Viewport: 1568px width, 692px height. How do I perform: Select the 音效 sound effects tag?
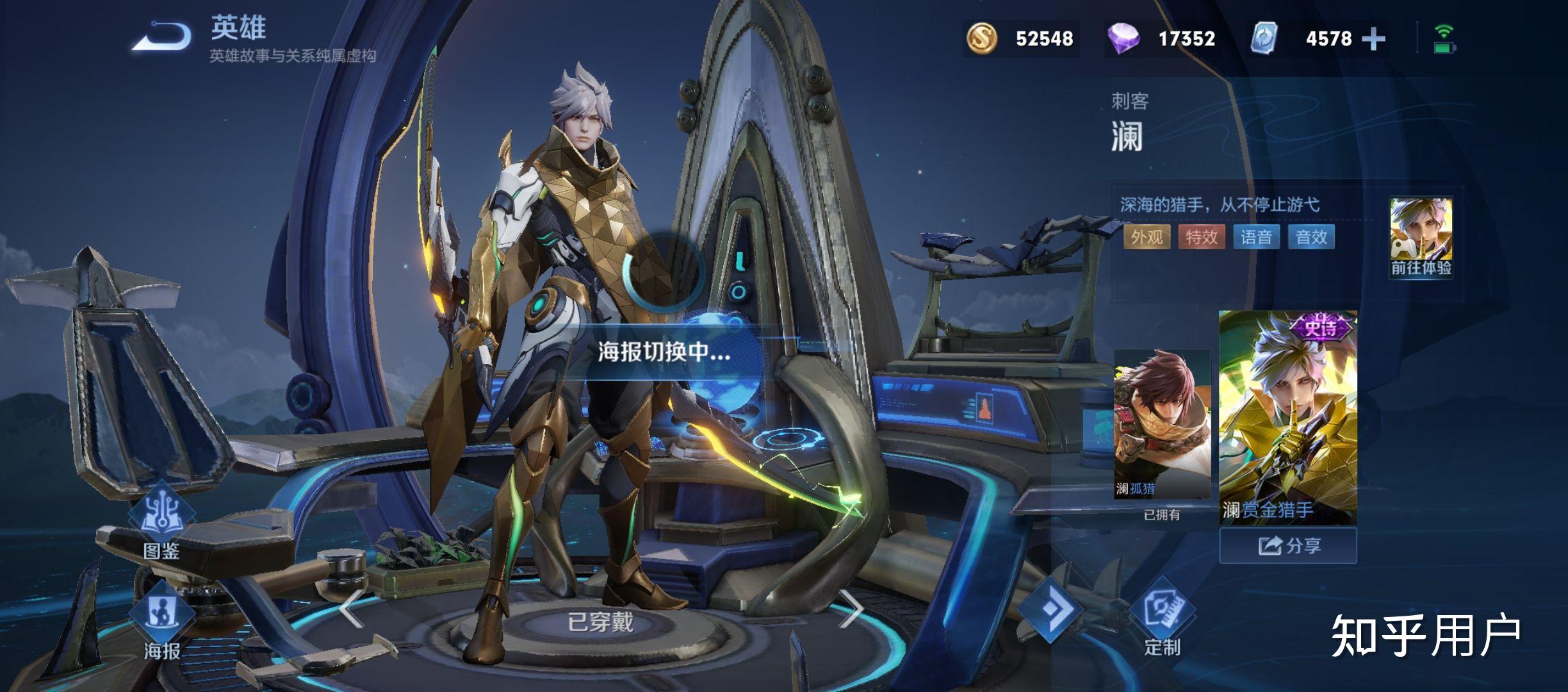point(1311,237)
